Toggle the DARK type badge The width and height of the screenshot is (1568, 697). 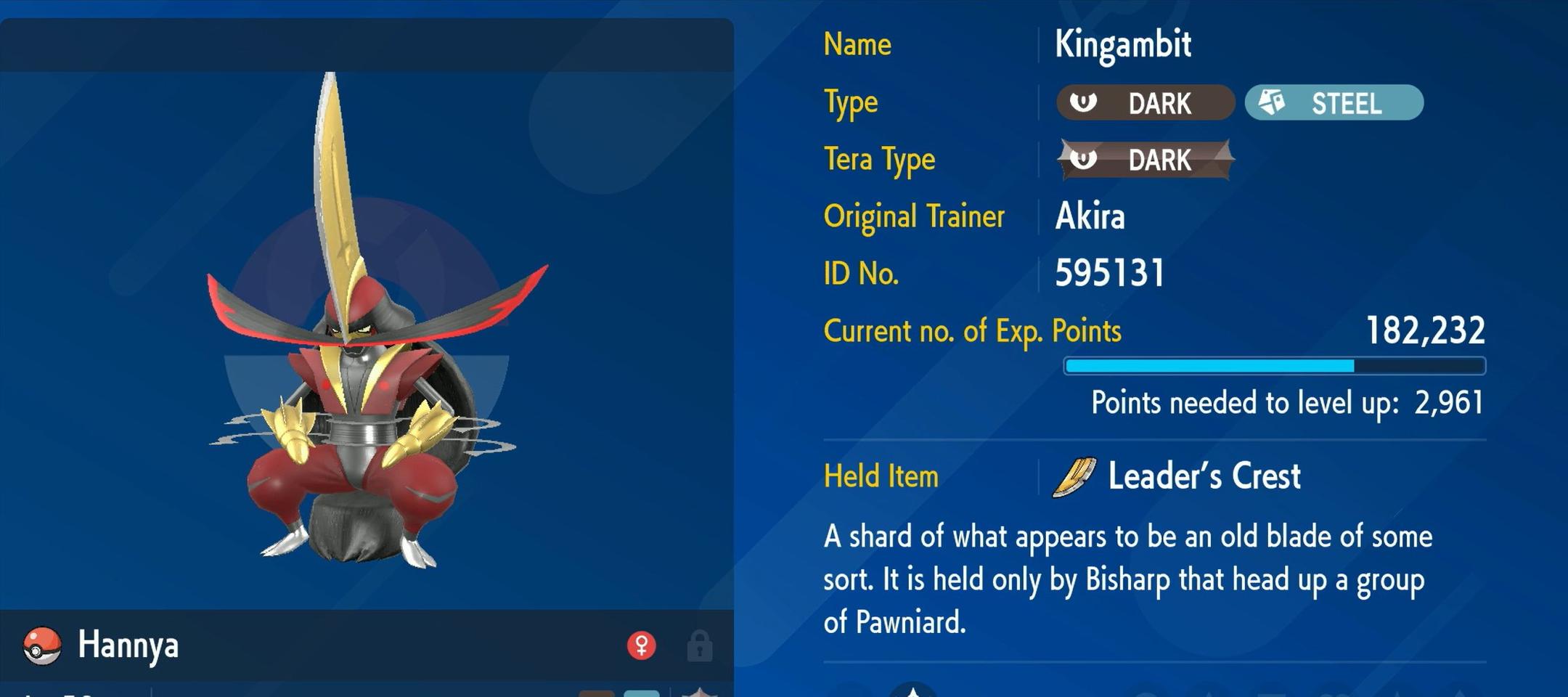(x=1146, y=103)
